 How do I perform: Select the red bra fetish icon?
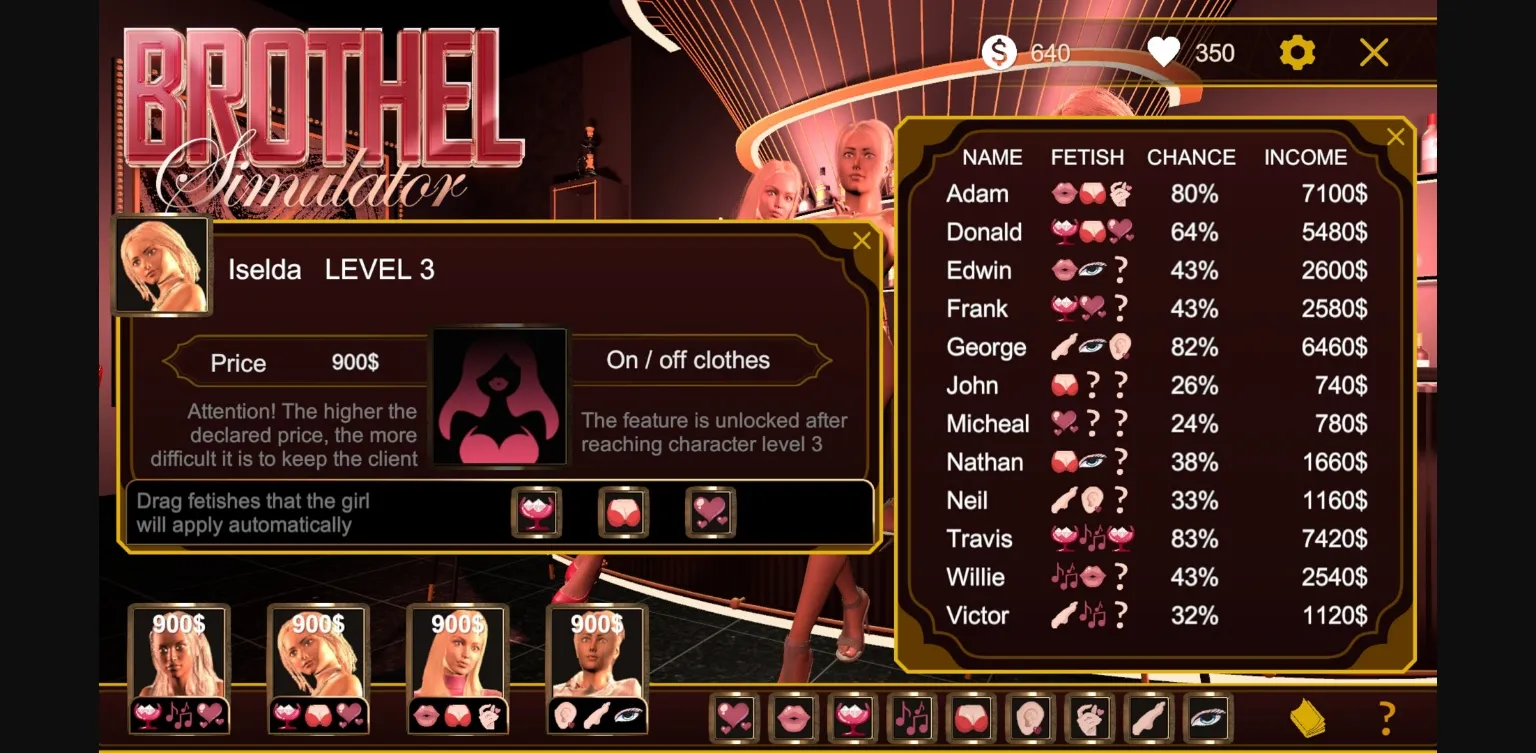click(972, 717)
